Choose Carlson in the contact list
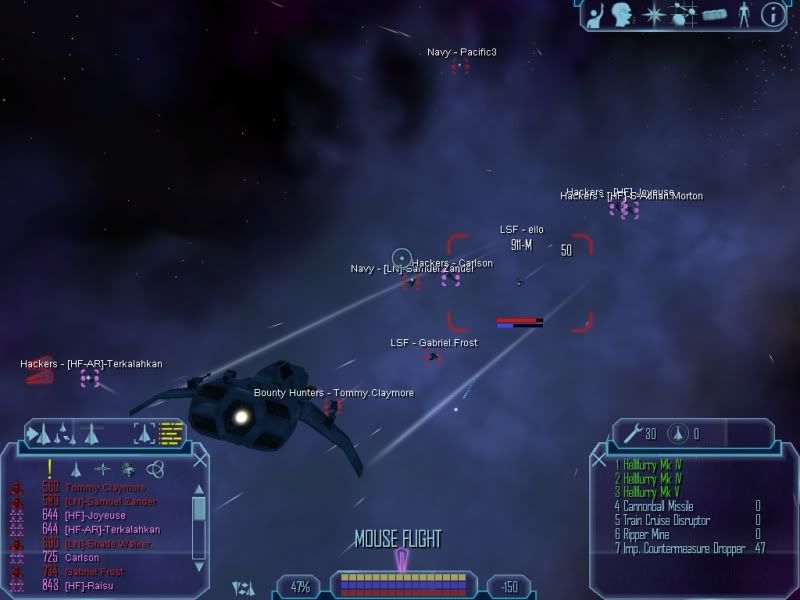This screenshot has height=600, width=800. [x=82, y=557]
